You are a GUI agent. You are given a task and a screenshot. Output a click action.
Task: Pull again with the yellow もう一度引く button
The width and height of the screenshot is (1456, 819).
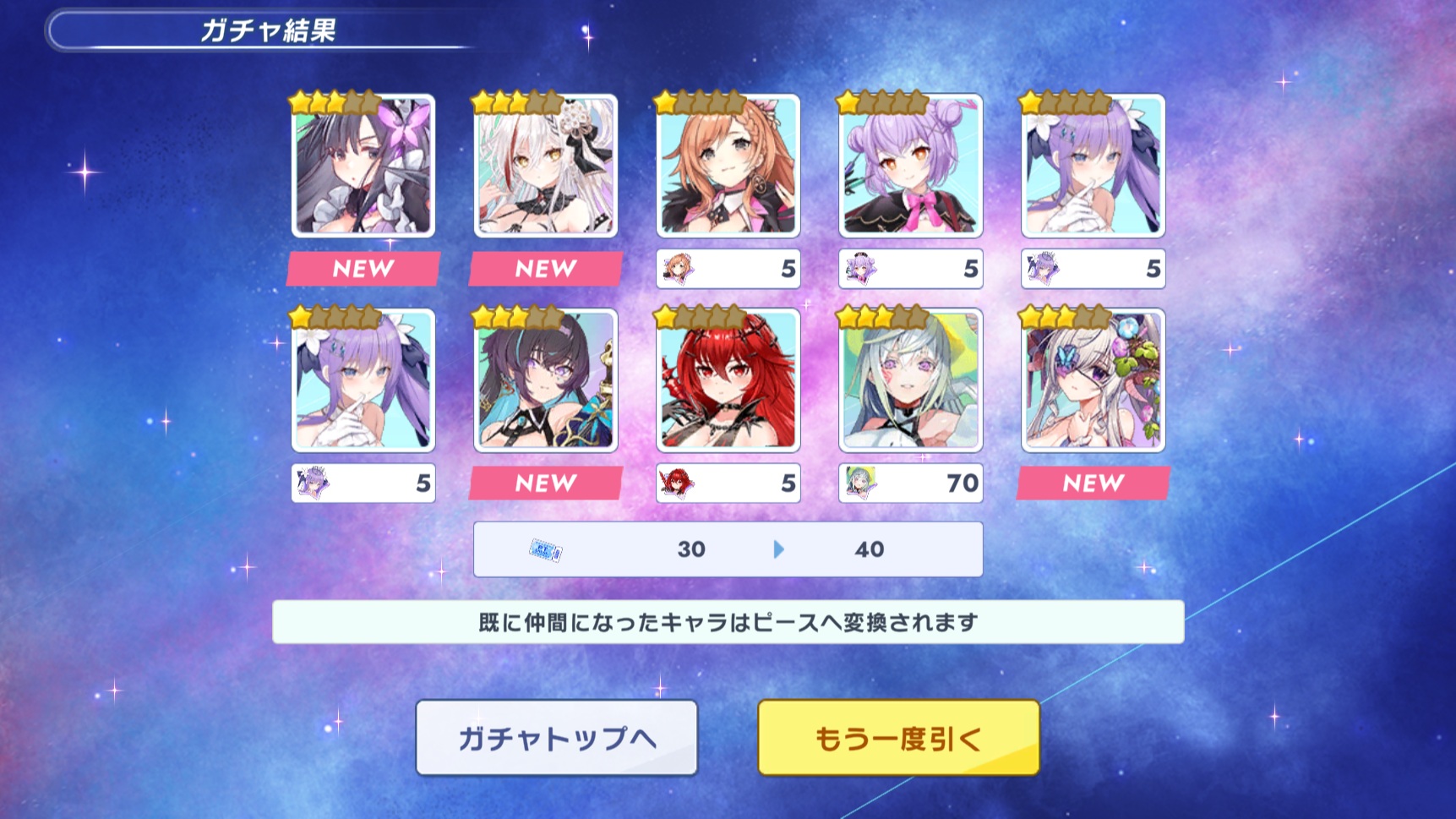point(897,738)
